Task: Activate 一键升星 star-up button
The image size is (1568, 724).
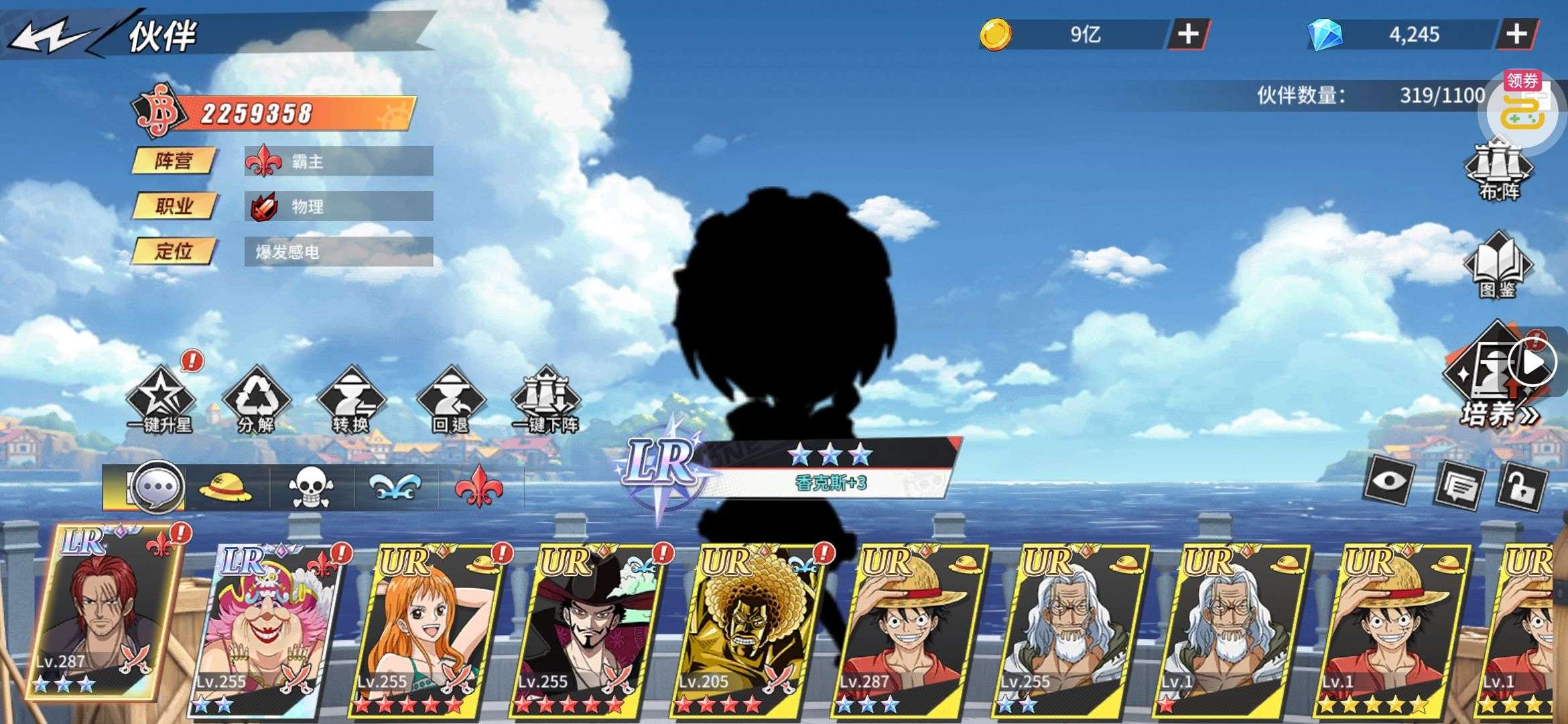Action: [x=159, y=400]
